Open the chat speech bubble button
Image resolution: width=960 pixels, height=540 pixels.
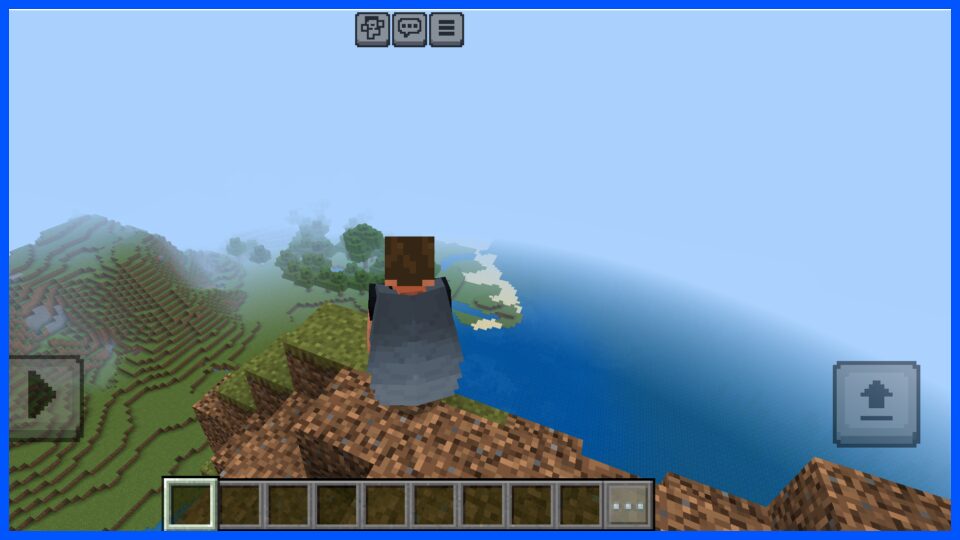409,29
